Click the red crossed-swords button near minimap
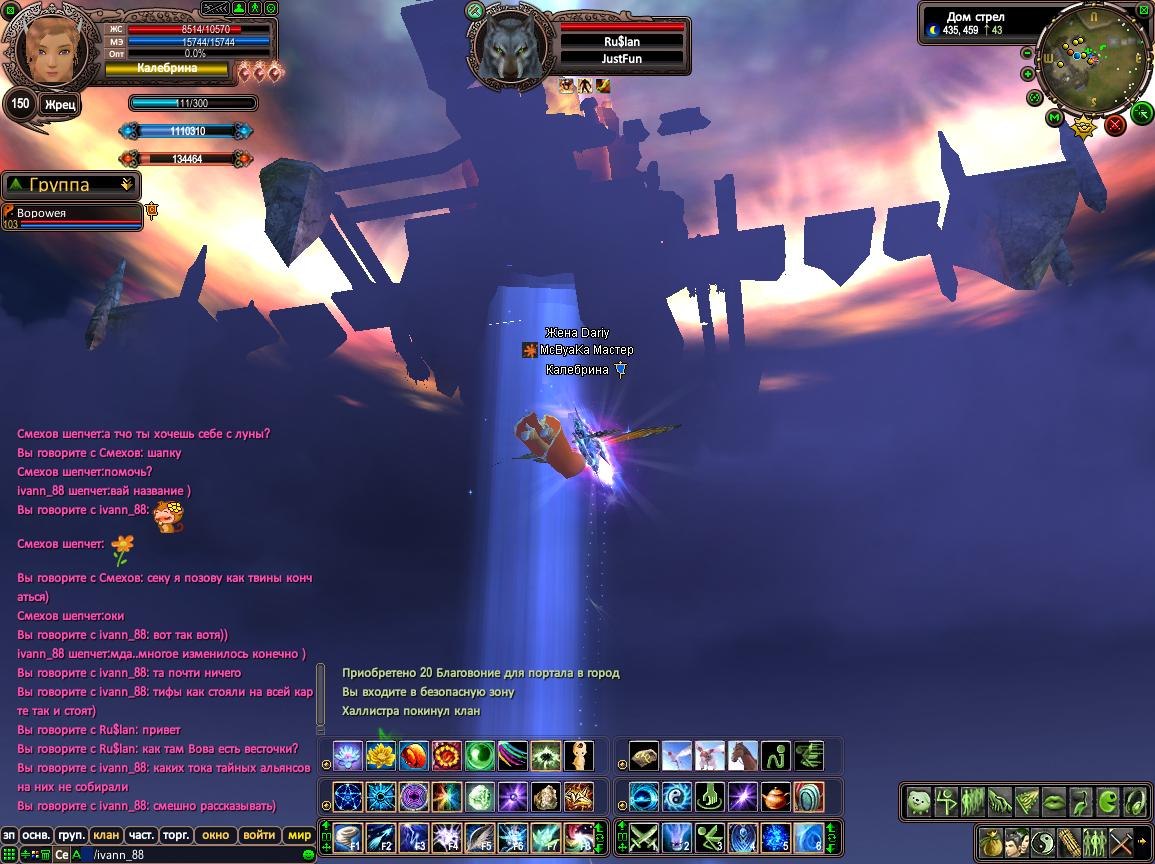Image resolution: width=1155 pixels, height=864 pixels. click(x=1115, y=125)
